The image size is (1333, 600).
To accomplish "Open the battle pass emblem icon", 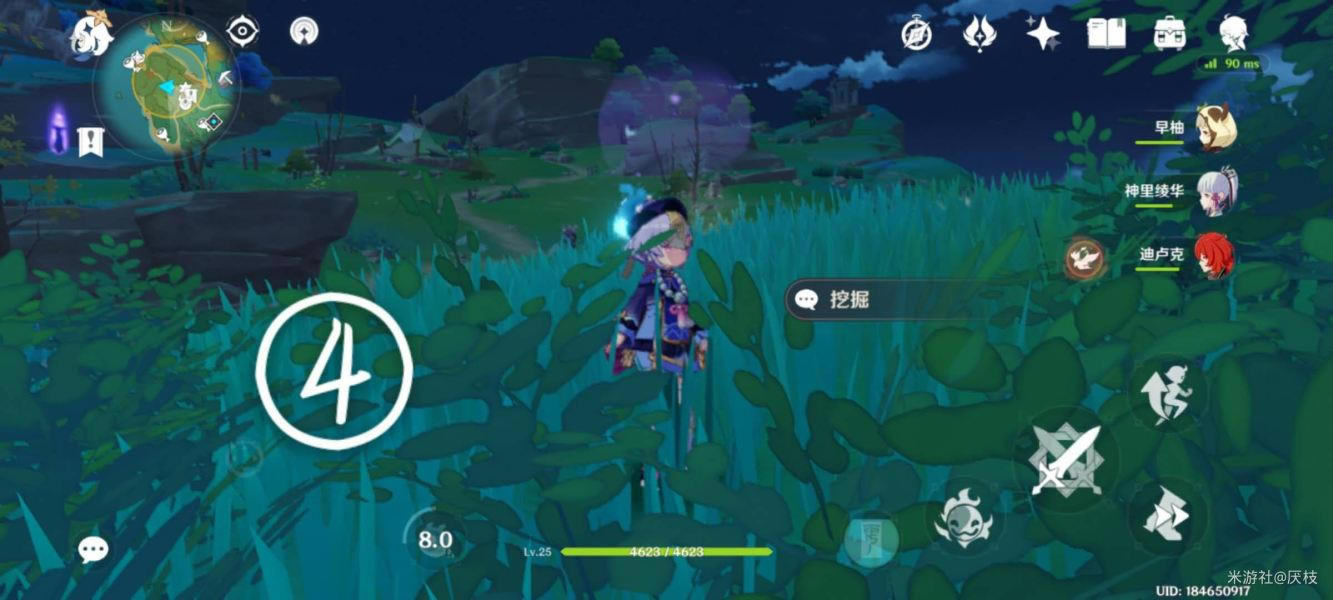I will pos(979,35).
